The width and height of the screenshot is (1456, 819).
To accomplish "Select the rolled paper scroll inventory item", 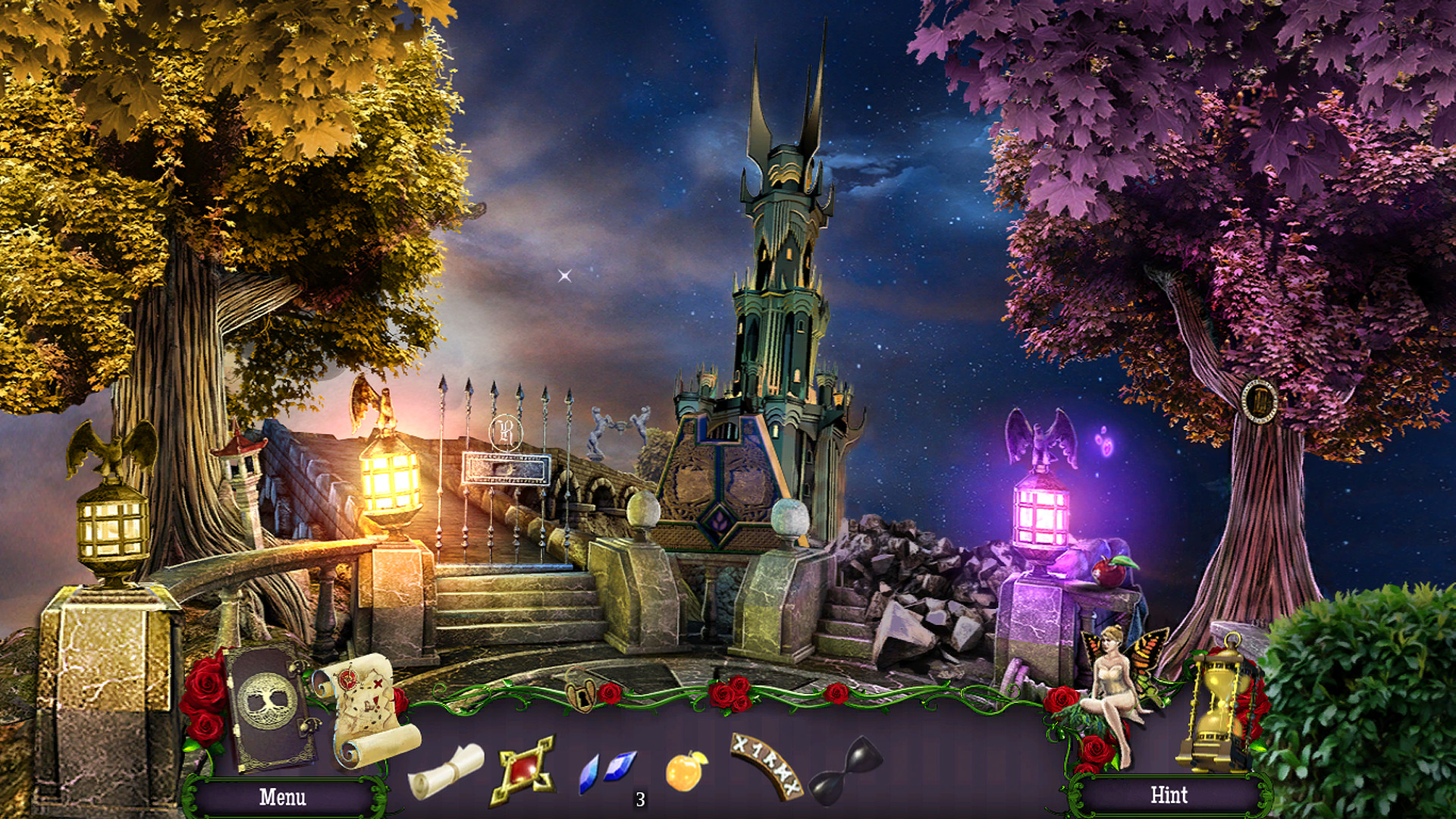I will coord(446,770).
